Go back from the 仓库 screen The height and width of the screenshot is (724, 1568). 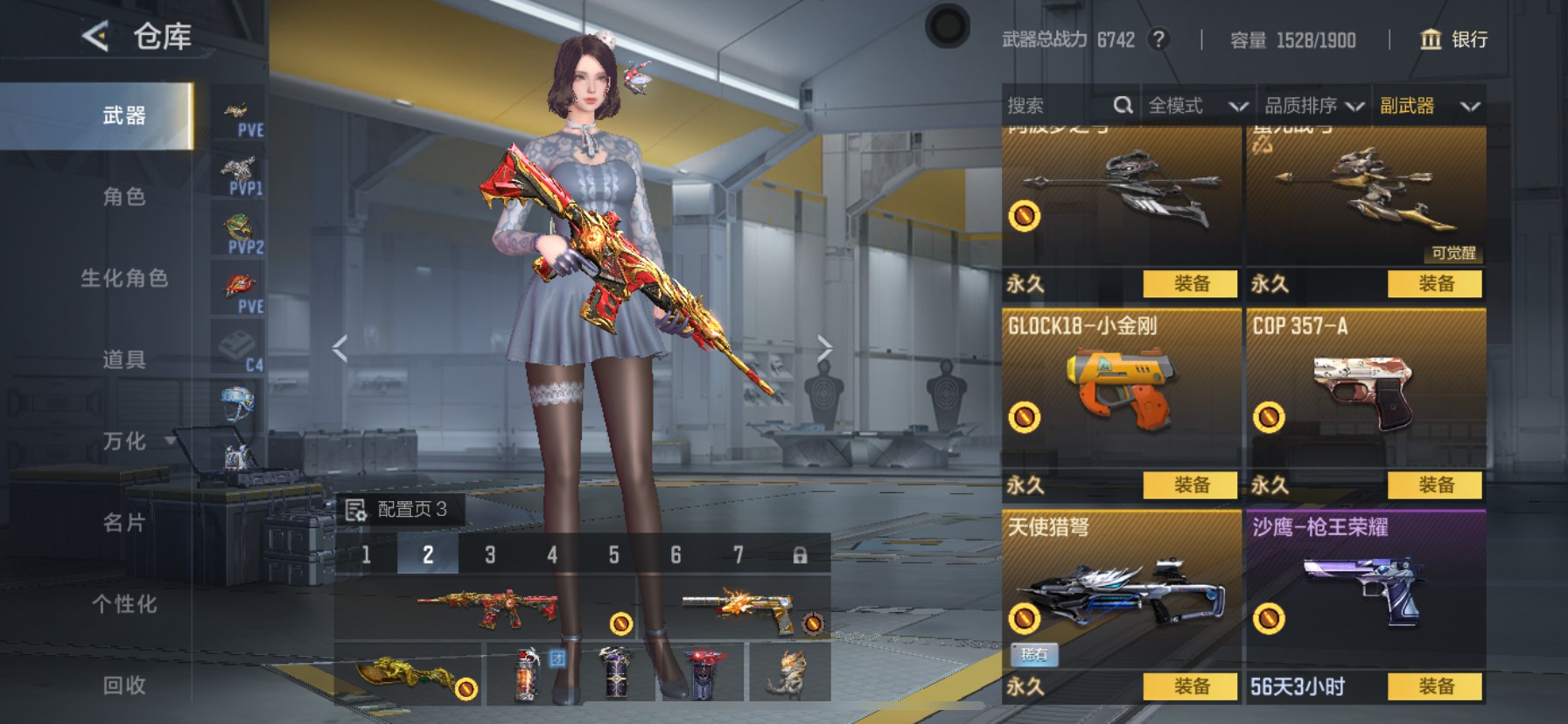(x=95, y=37)
